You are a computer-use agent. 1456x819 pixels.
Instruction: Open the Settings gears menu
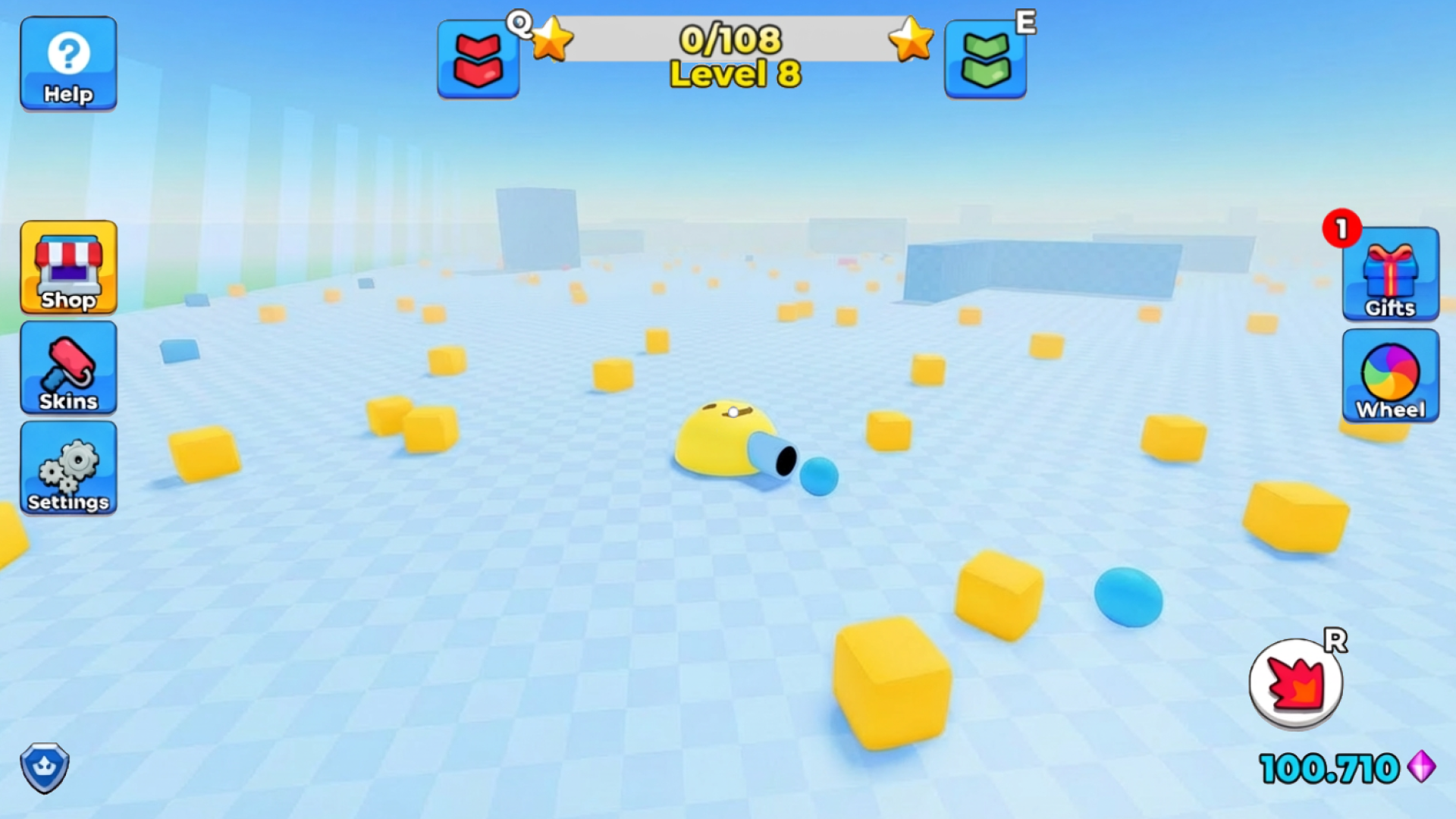pos(68,469)
